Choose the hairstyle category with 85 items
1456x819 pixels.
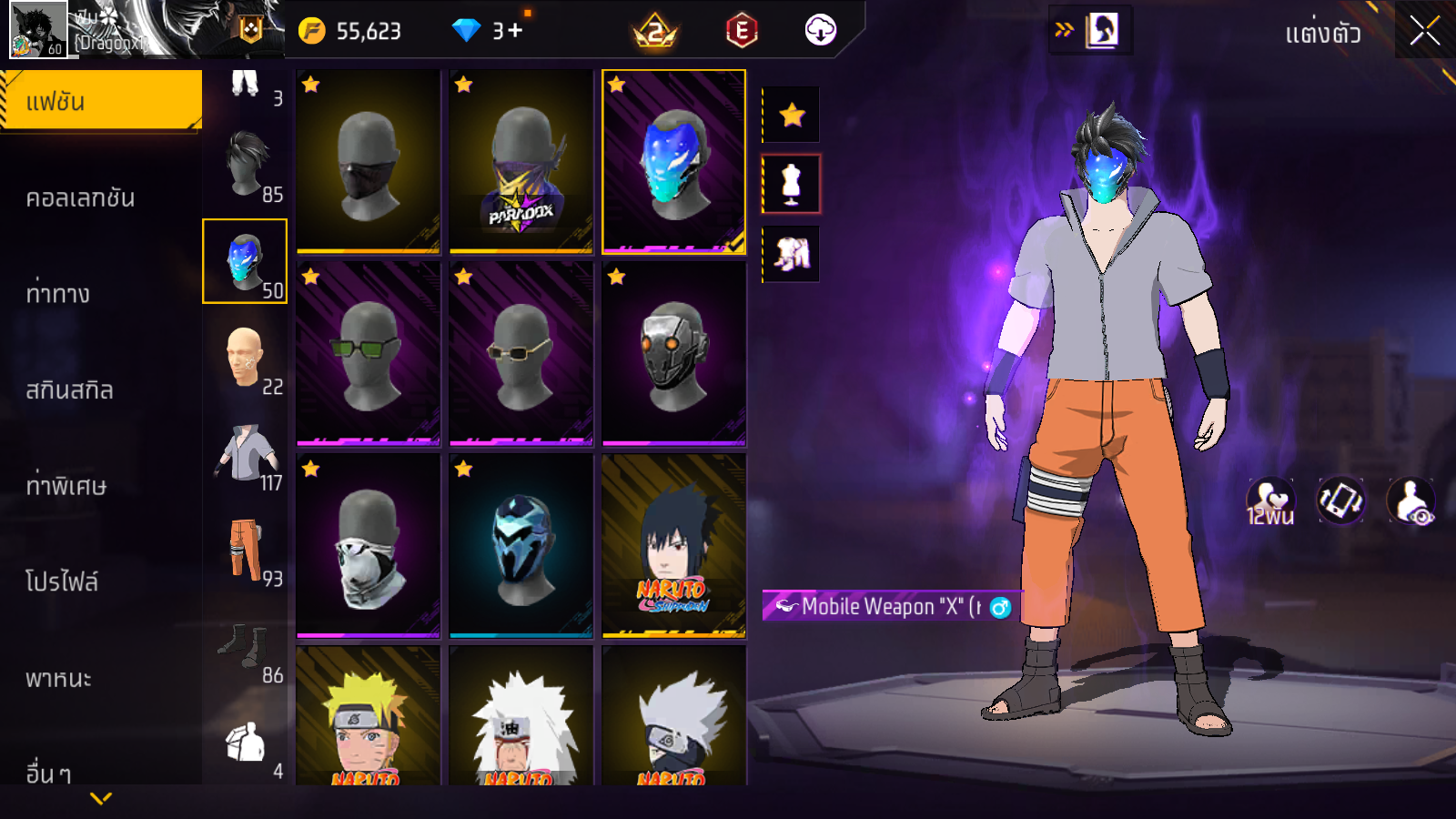246,166
